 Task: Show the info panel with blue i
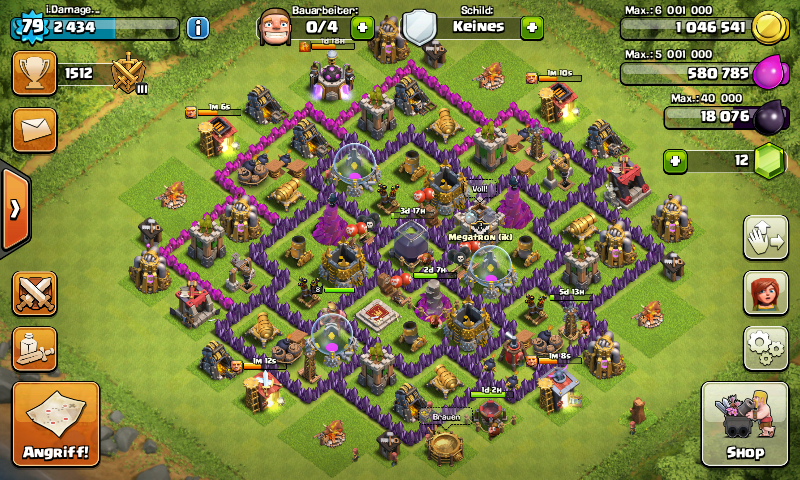(197, 27)
